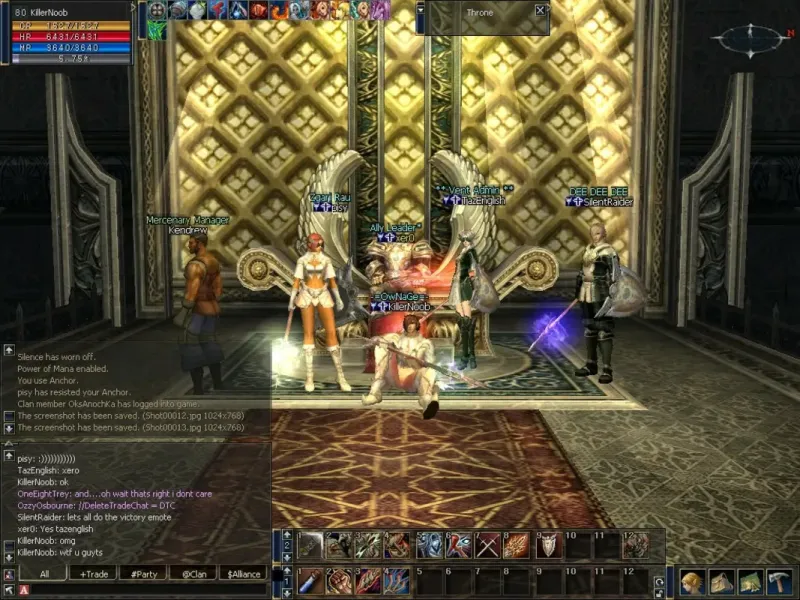Screen dimensions: 800x600
Task: Open the +Trade chat tab
Action: click(92, 574)
